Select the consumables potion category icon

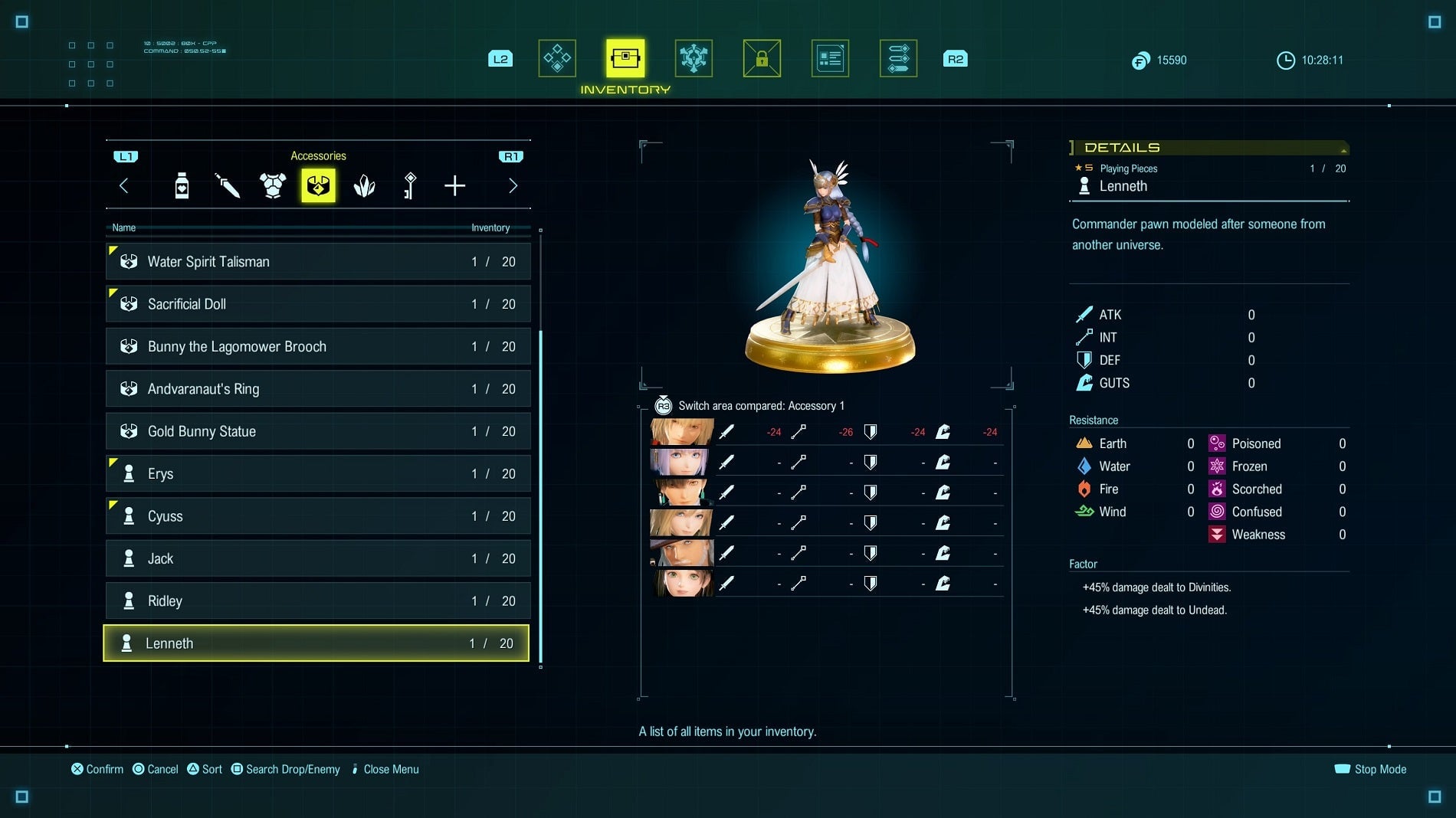pos(181,185)
